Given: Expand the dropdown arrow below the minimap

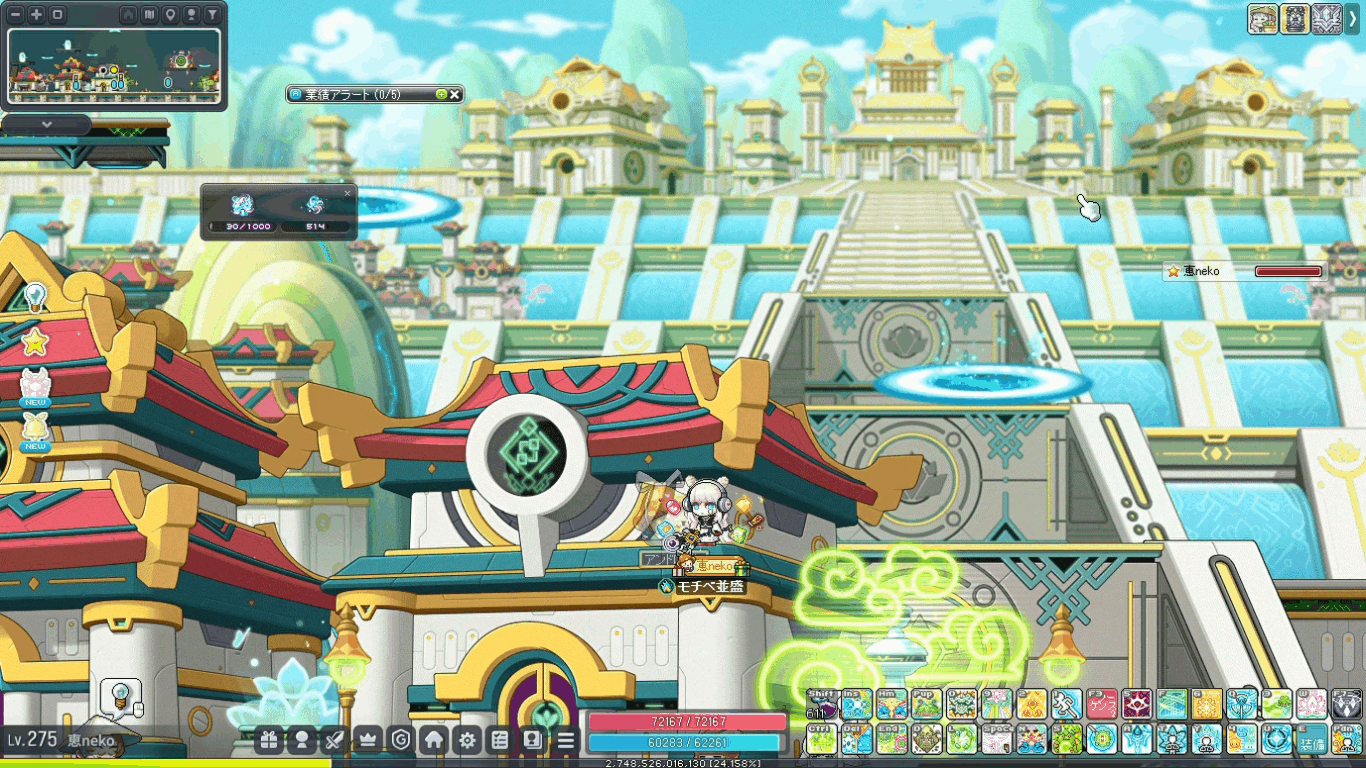Looking at the screenshot, I should [46, 125].
